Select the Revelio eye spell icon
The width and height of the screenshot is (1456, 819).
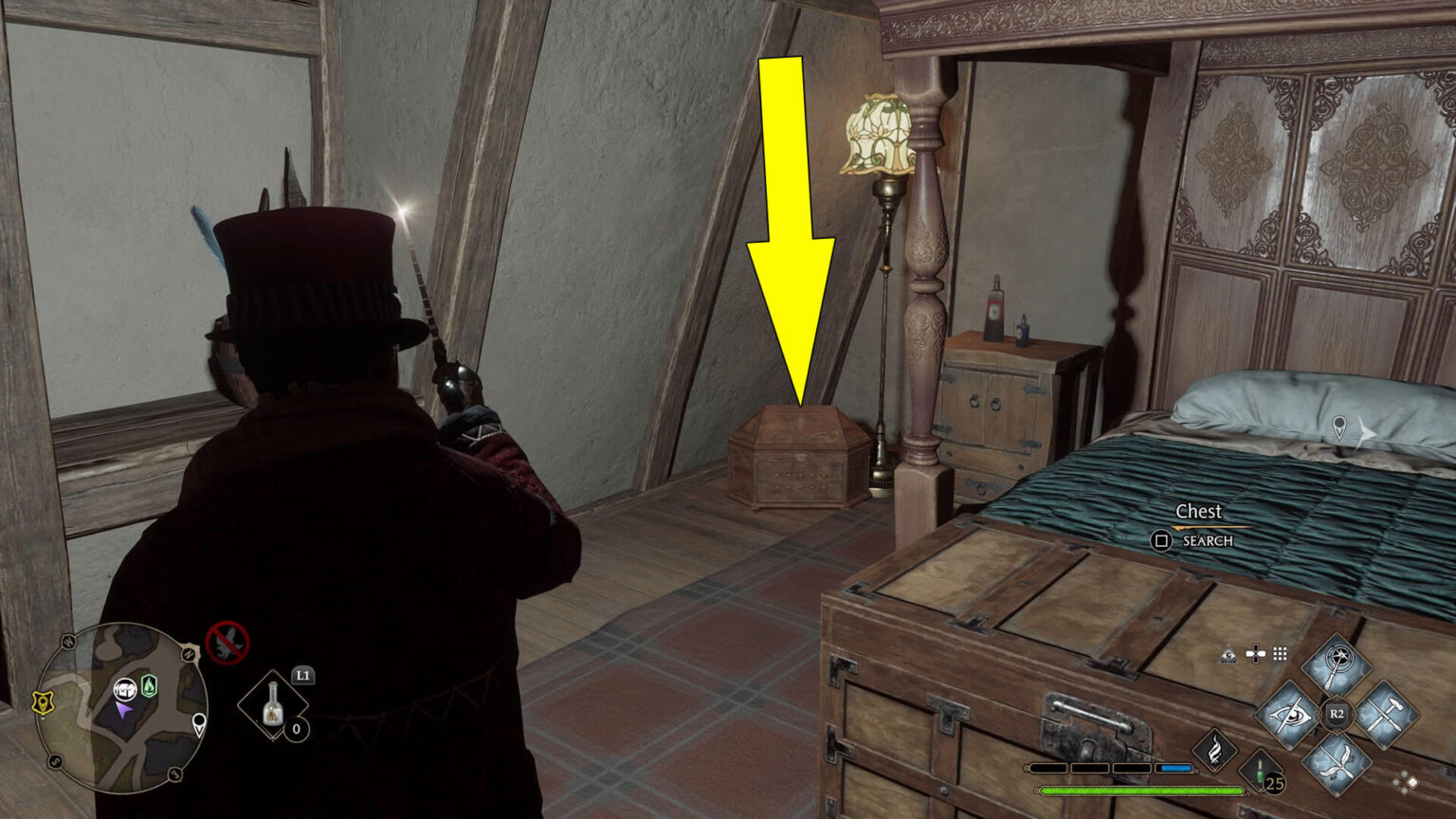coord(1289,713)
